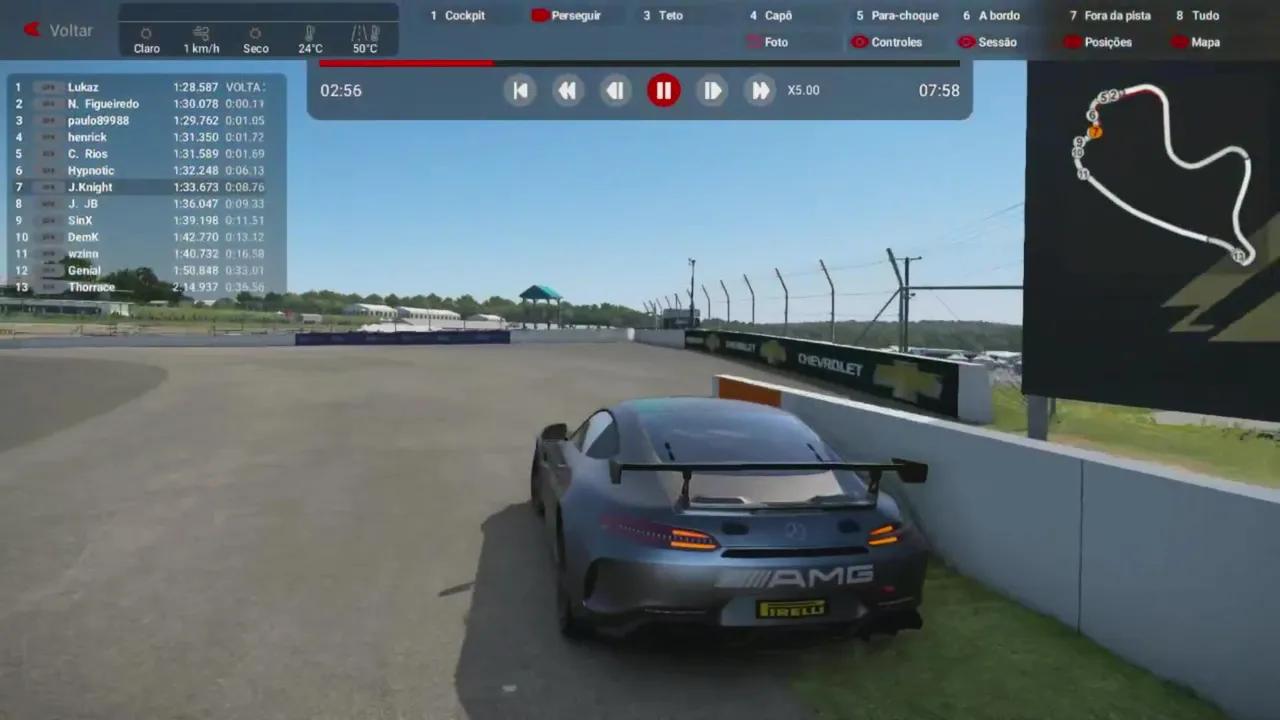Select the Tudo camera option
The image size is (1280, 720).
tap(1198, 15)
